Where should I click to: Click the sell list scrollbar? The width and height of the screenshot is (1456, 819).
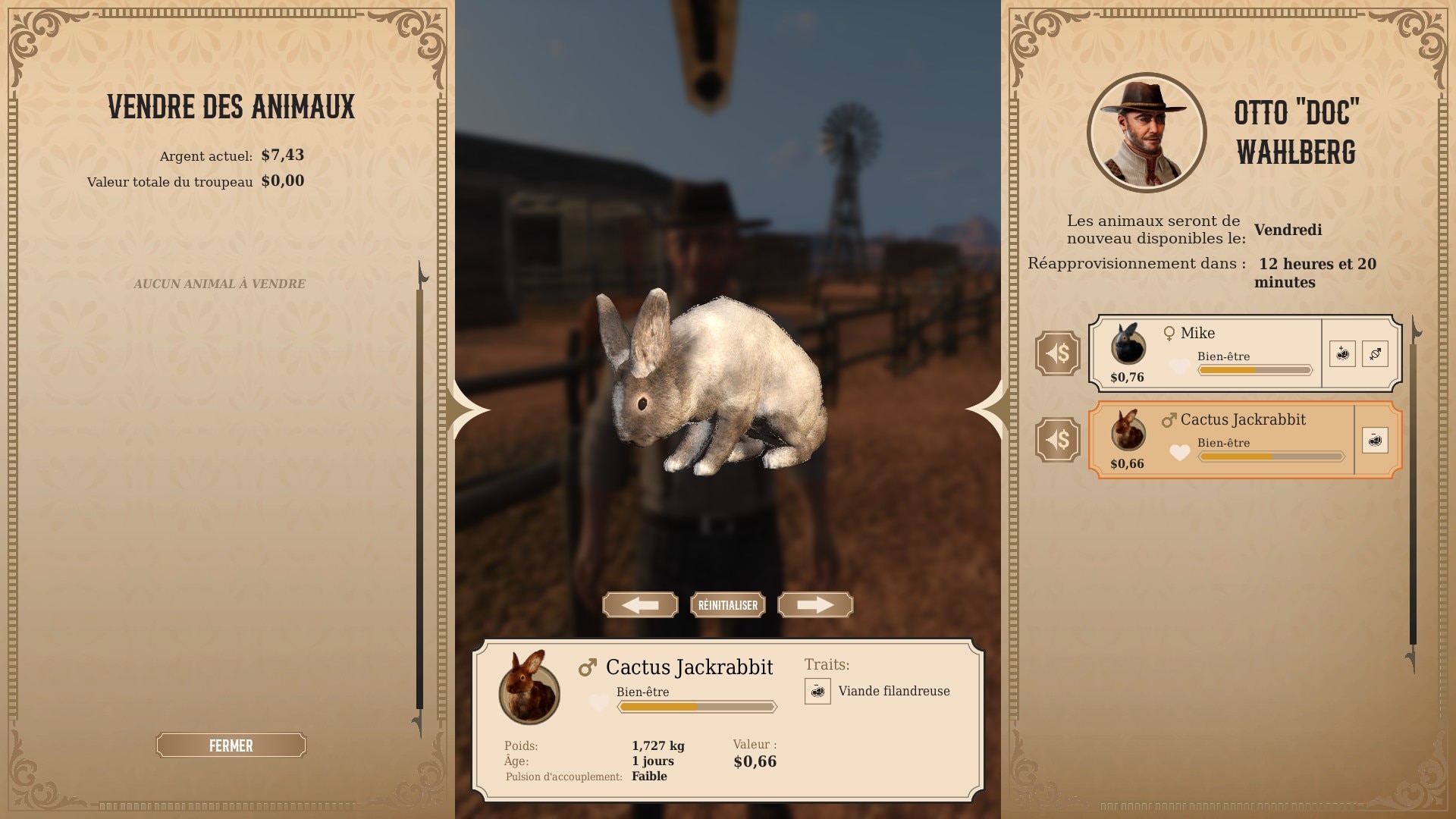(419, 493)
